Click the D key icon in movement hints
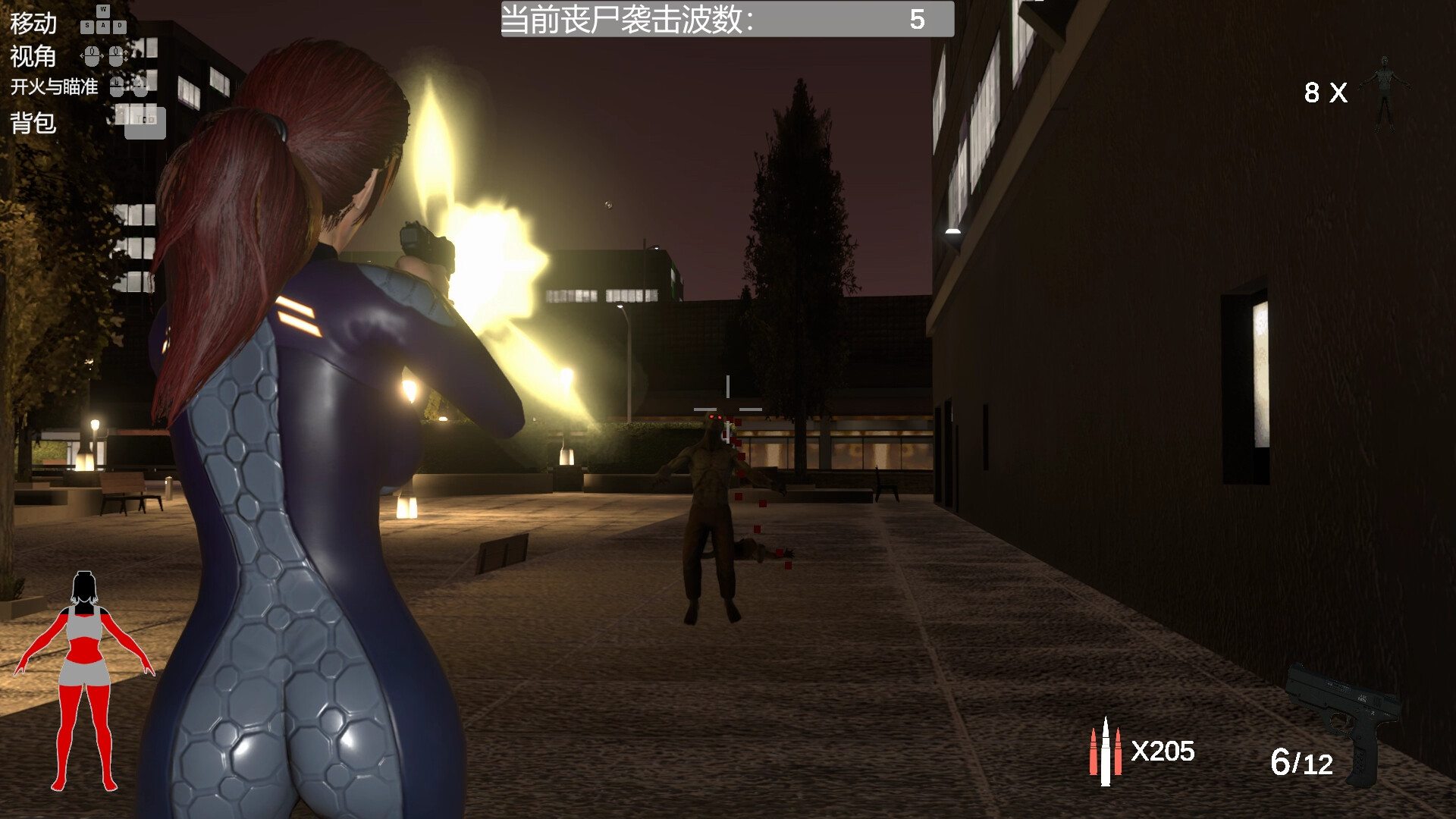 [119, 26]
